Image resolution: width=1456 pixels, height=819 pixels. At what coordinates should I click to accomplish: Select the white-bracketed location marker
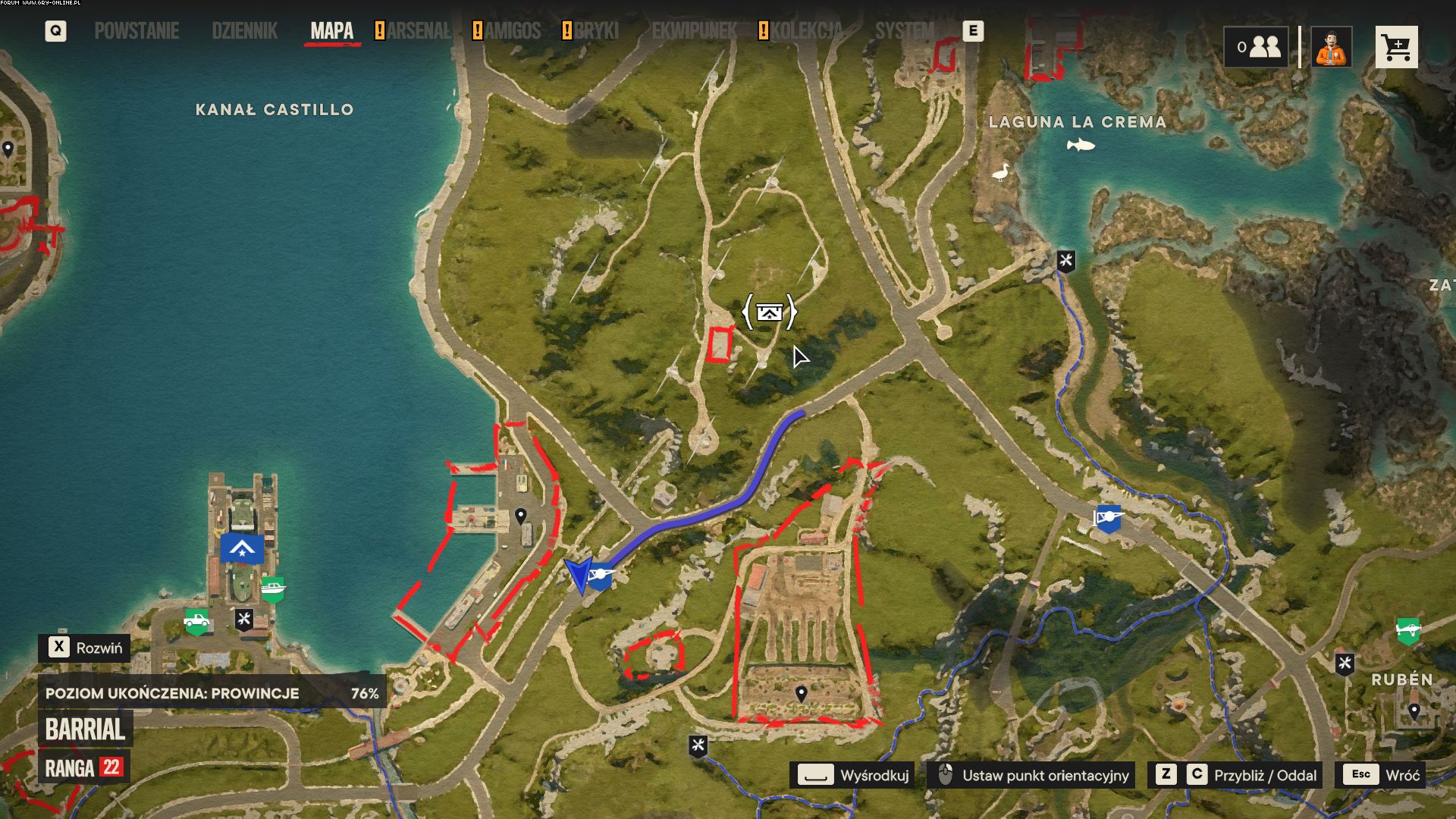pyautogui.click(x=770, y=312)
